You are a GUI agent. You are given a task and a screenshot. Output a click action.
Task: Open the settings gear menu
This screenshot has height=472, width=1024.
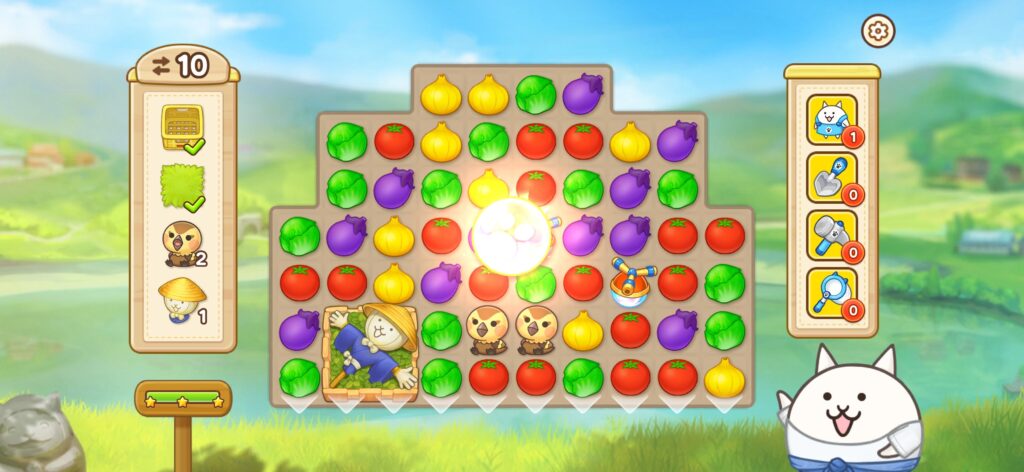[878, 32]
